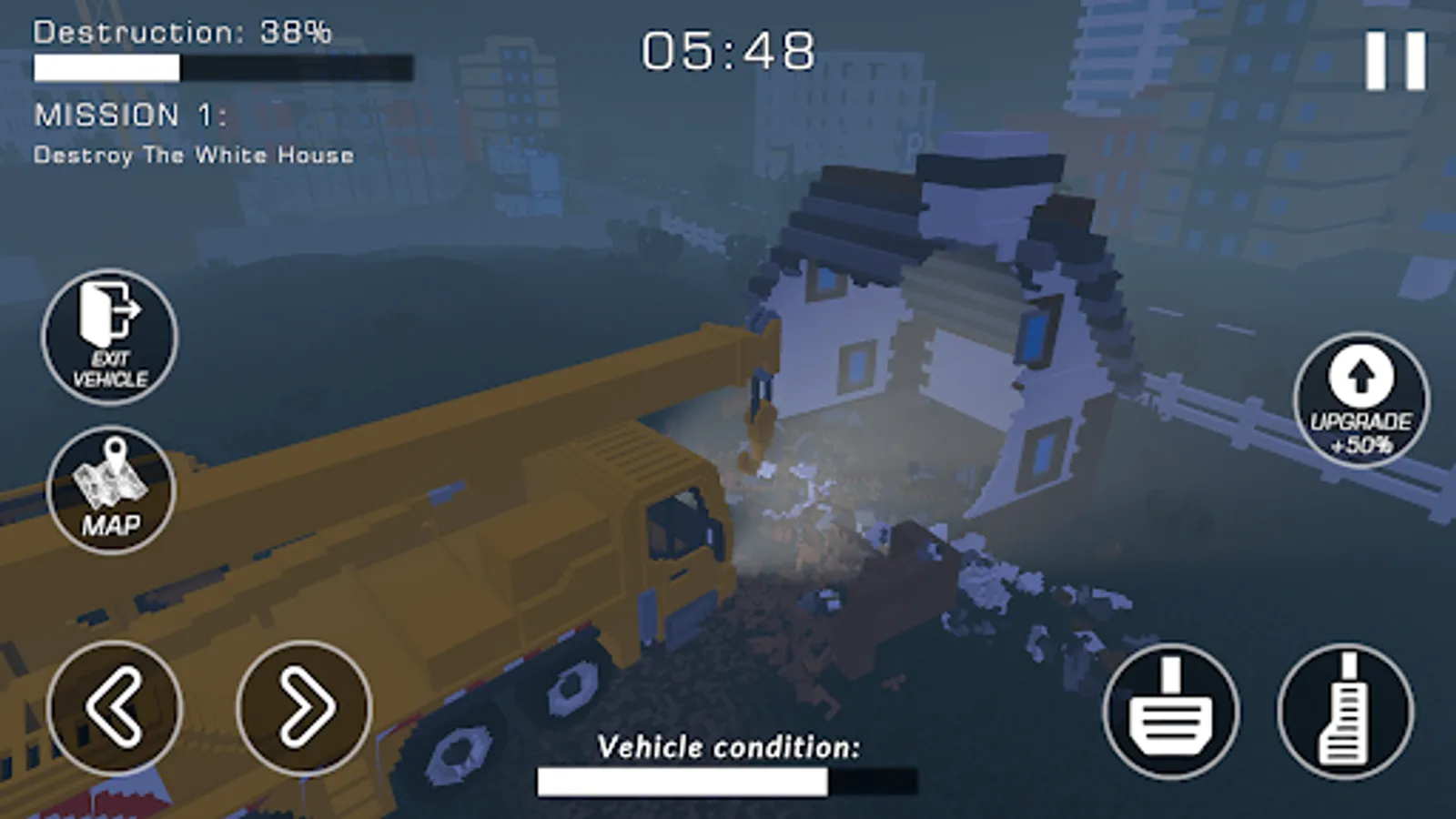
Task: Steer left with the left arrow
Action: point(116,709)
